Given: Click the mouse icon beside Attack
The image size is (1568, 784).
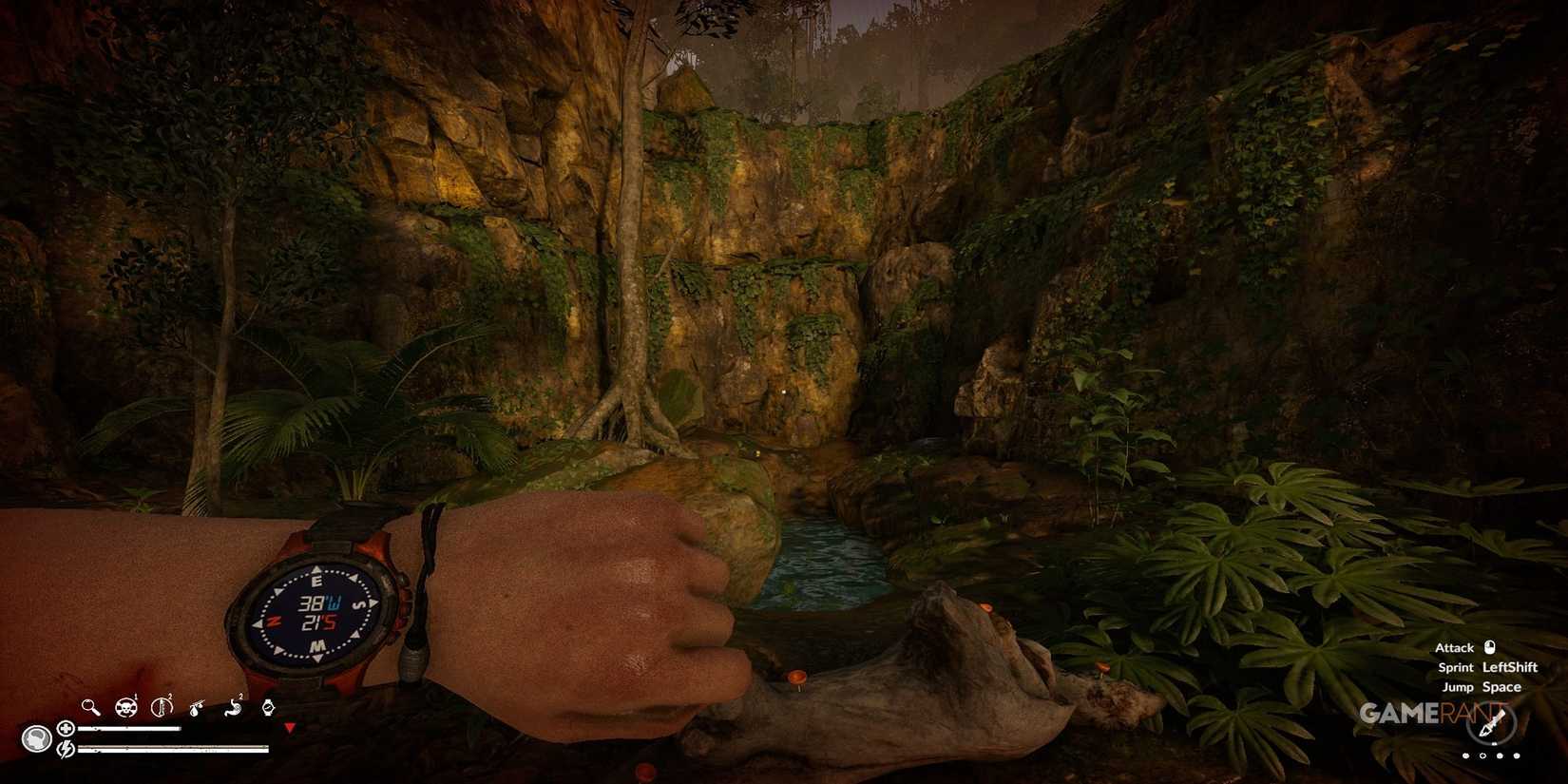Looking at the screenshot, I should coord(1490,648).
